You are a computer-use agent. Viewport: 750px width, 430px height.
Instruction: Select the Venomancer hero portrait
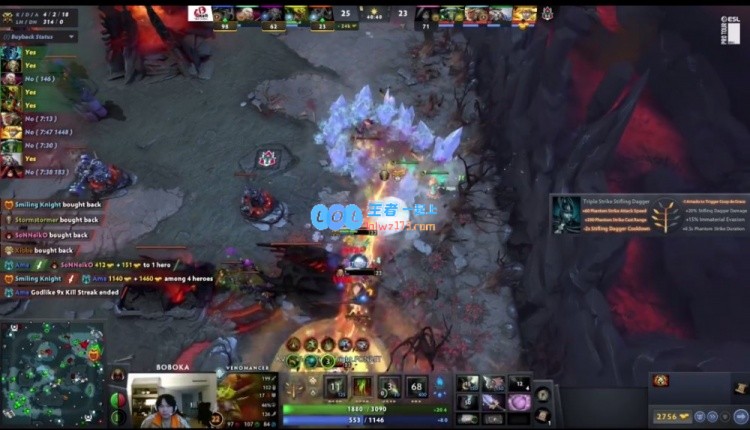pos(240,397)
